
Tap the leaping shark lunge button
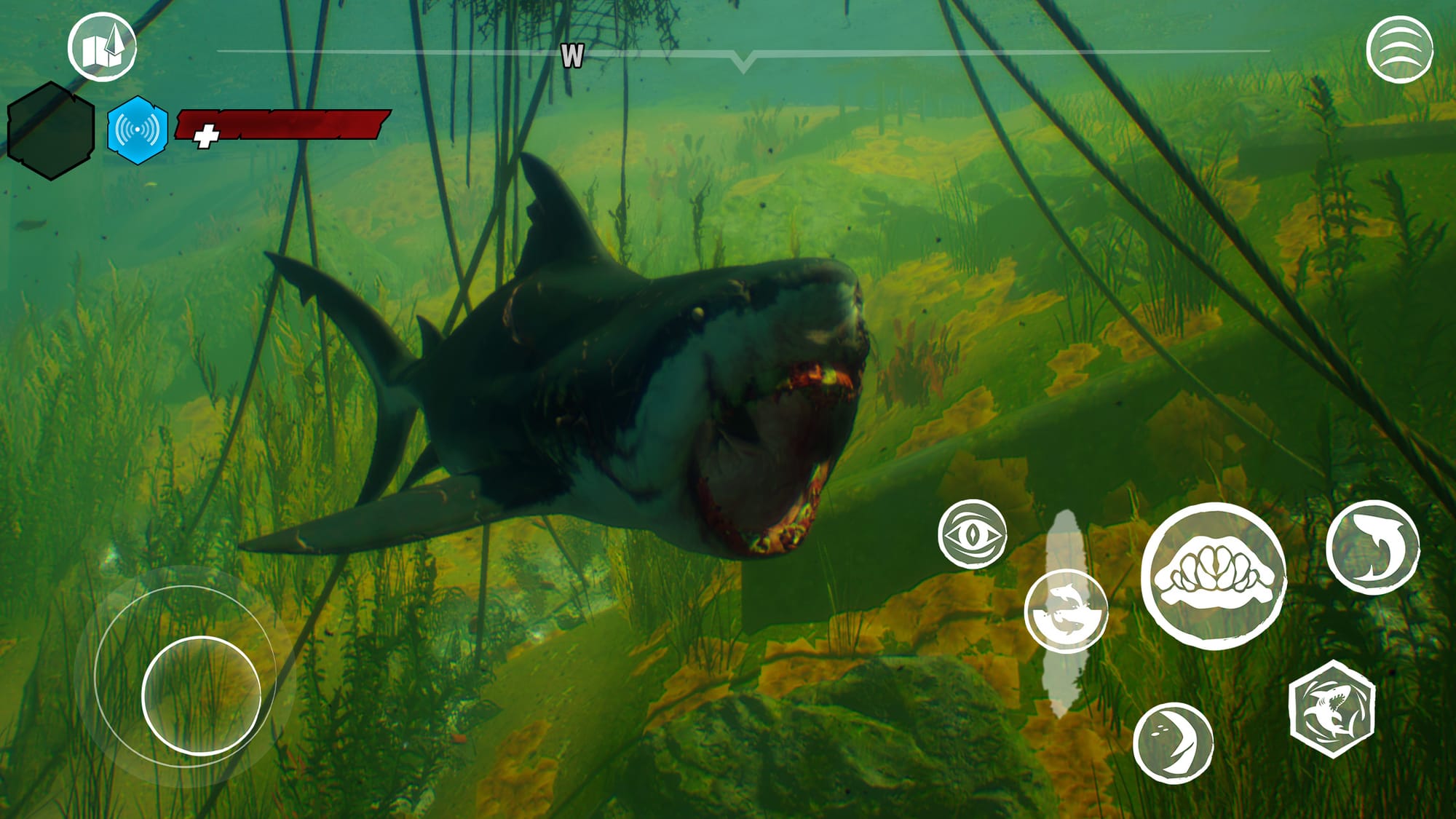[x=1372, y=547]
